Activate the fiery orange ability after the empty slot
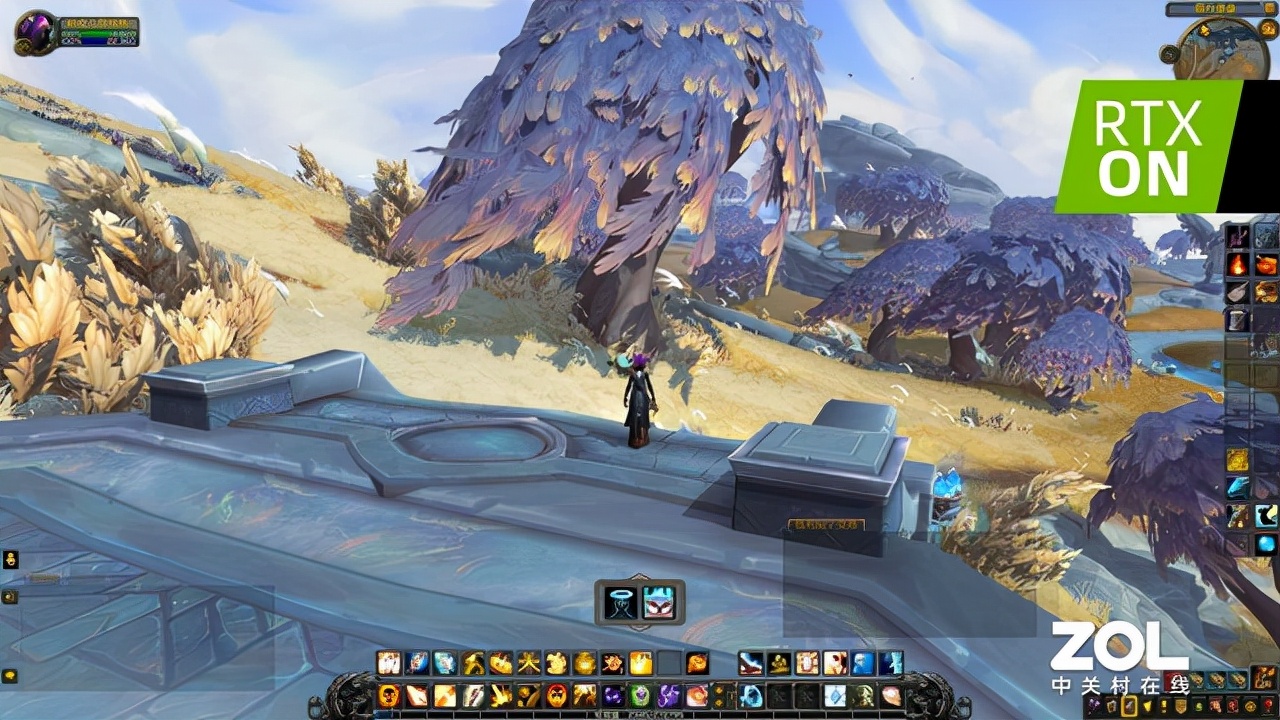Viewport: 1280px width, 720px height. point(697,663)
